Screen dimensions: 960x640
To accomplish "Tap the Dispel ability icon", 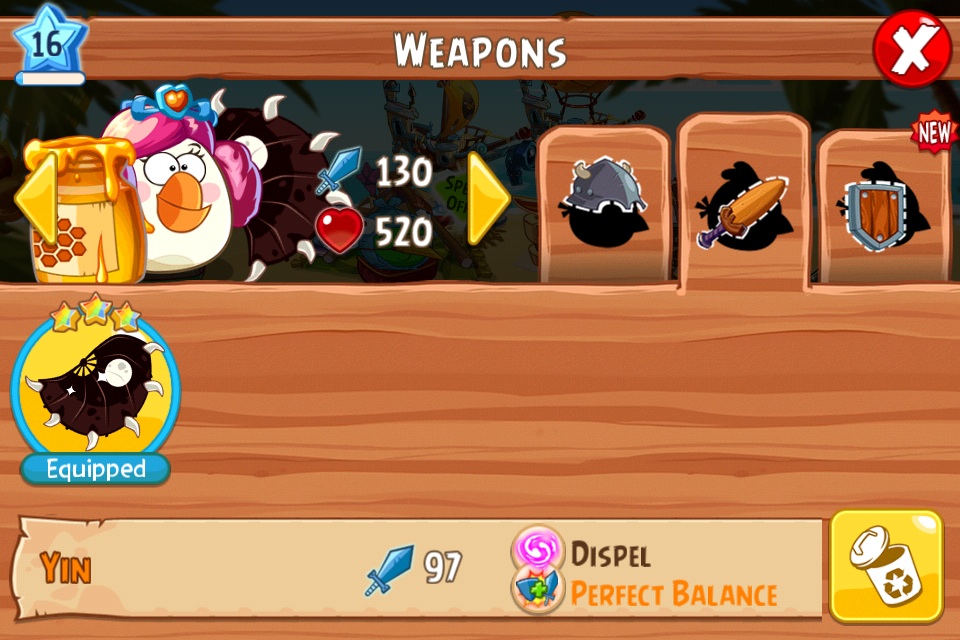I will click(x=538, y=549).
